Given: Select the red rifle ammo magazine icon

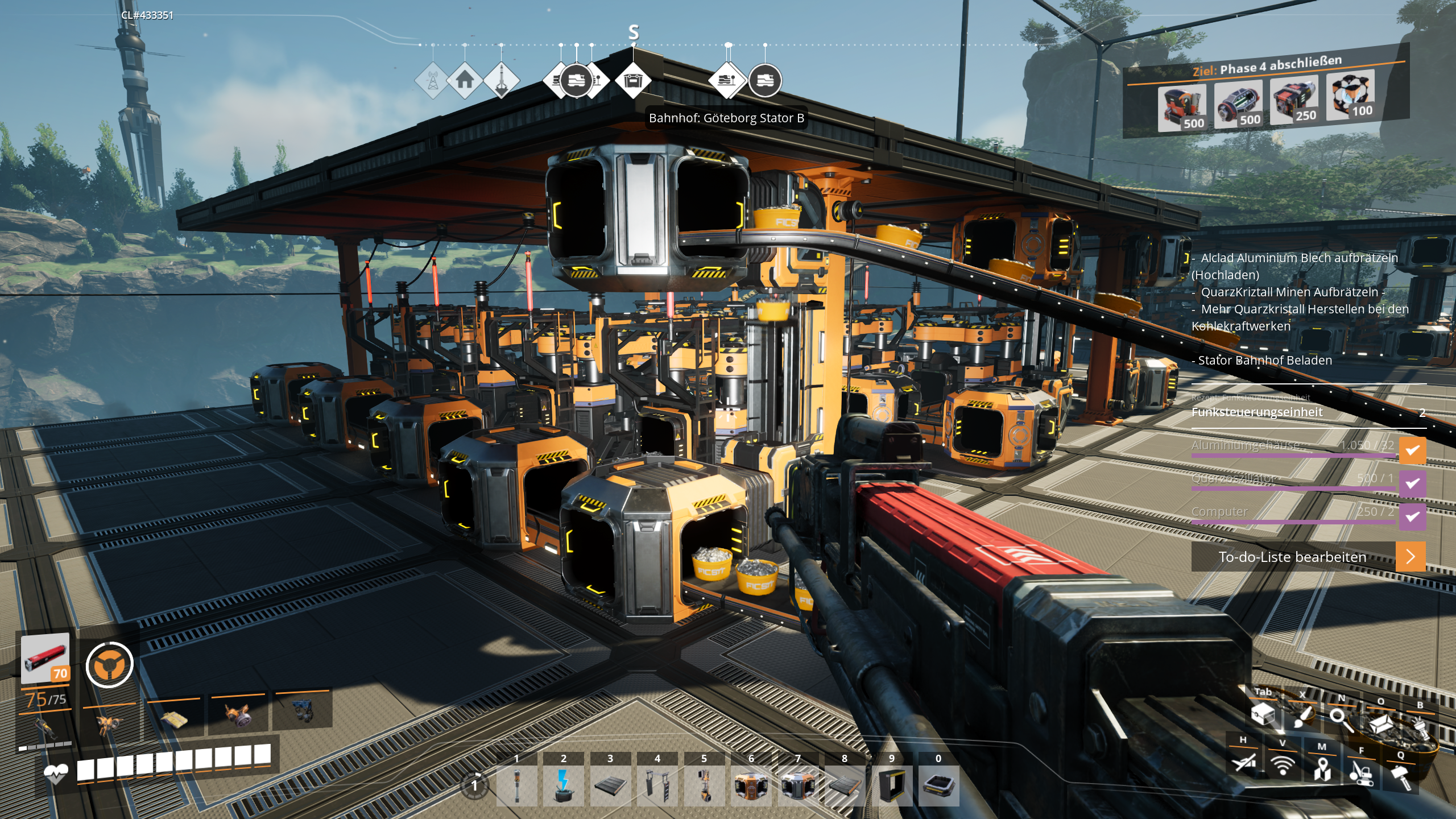Looking at the screenshot, I should (45, 658).
